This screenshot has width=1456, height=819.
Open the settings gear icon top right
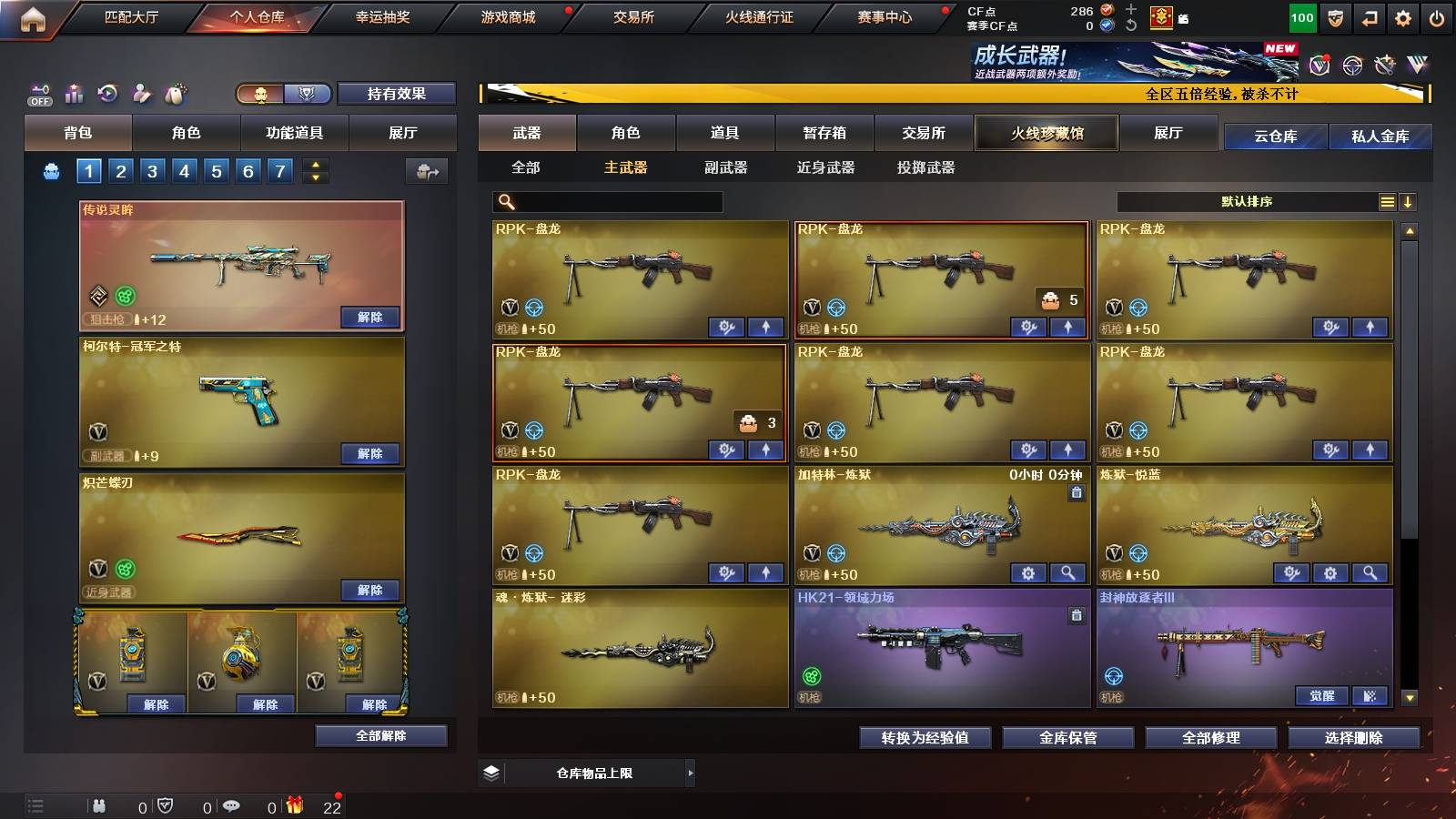click(1402, 16)
